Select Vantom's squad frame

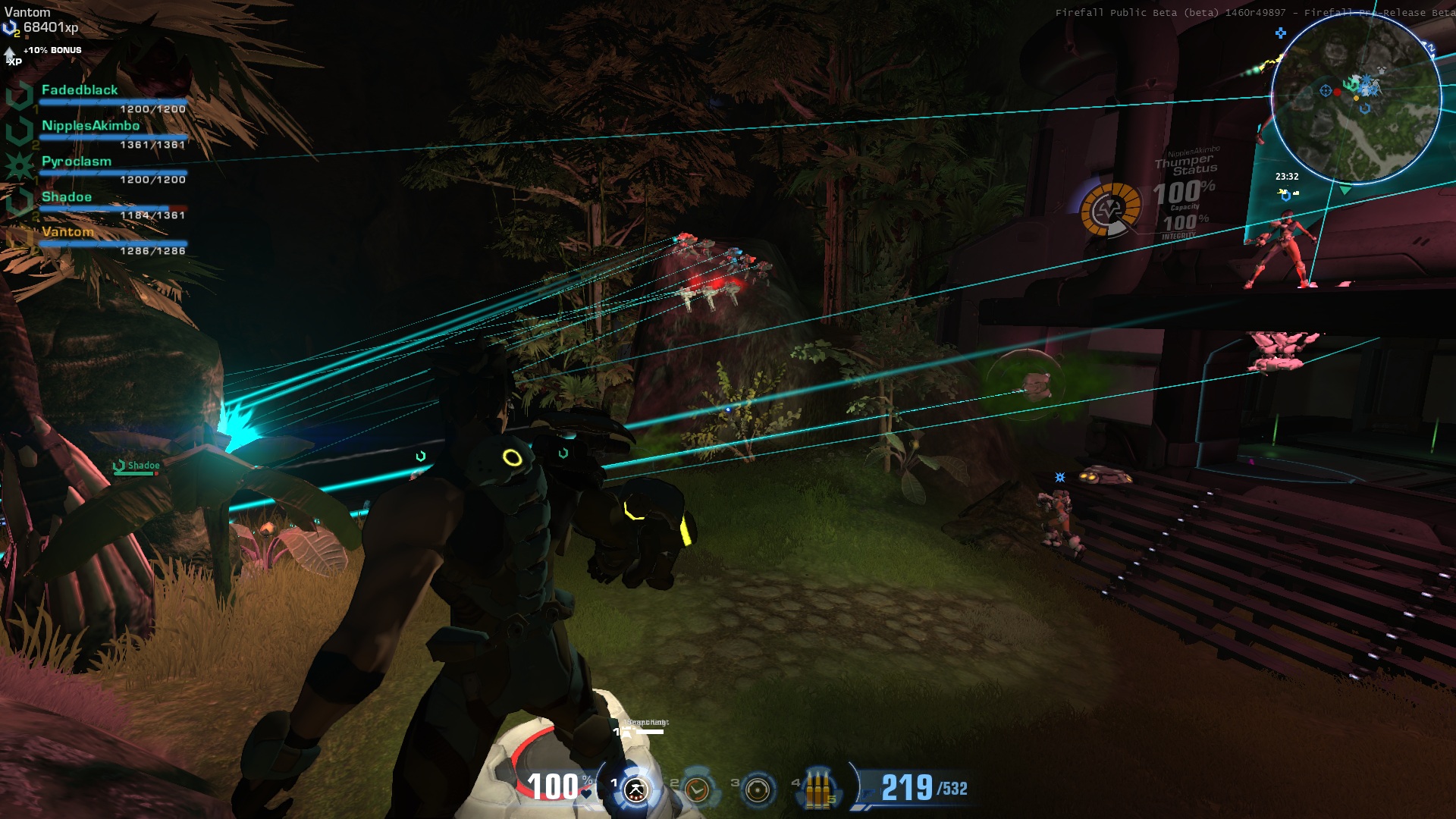coord(67,232)
